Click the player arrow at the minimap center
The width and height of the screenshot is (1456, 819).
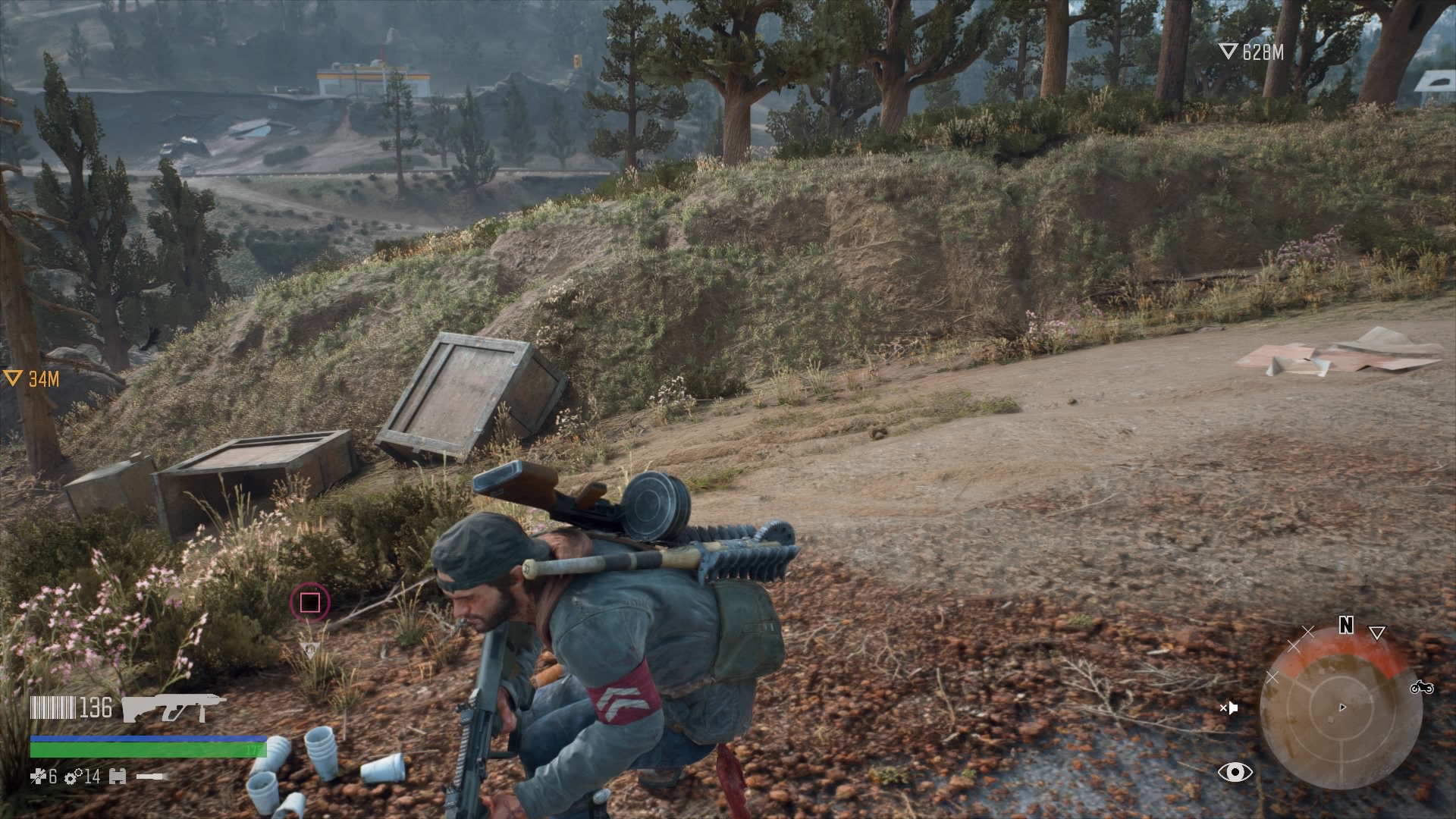(x=1343, y=707)
